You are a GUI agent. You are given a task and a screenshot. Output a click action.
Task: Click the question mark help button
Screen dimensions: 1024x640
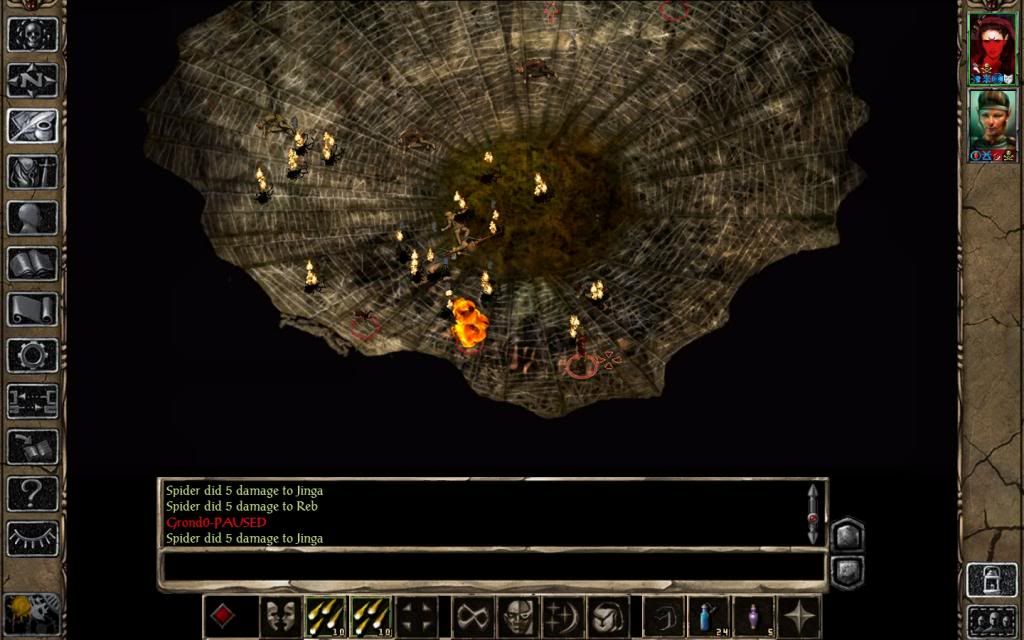[32, 492]
